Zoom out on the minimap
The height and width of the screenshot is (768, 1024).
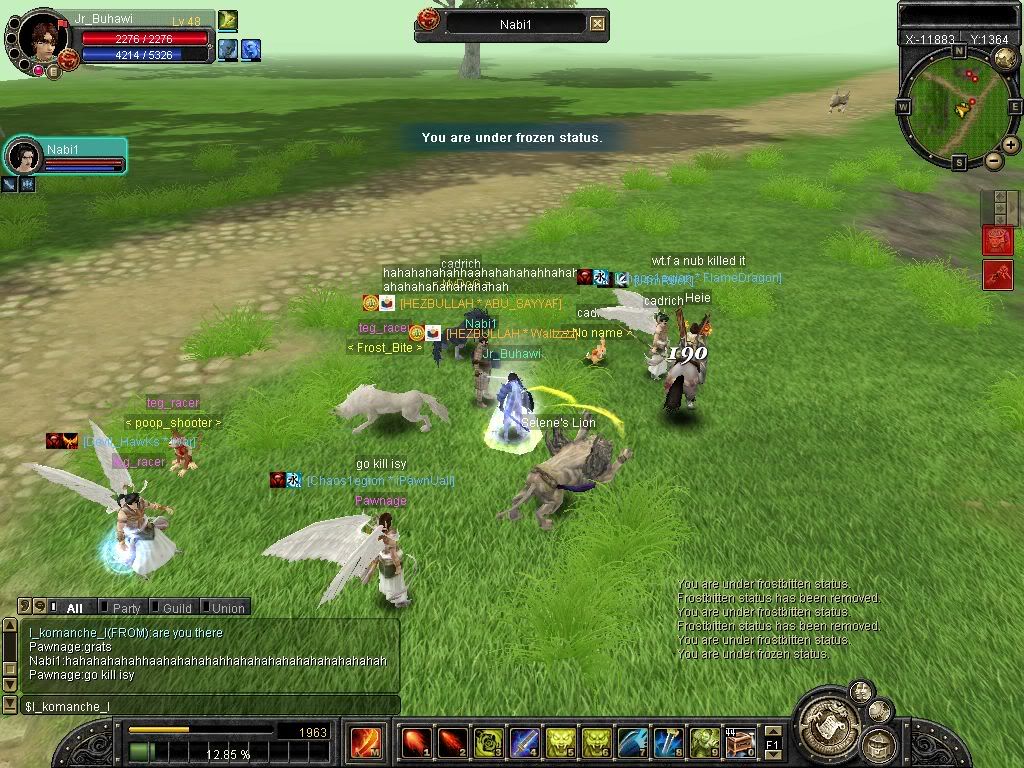pyautogui.click(x=993, y=160)
